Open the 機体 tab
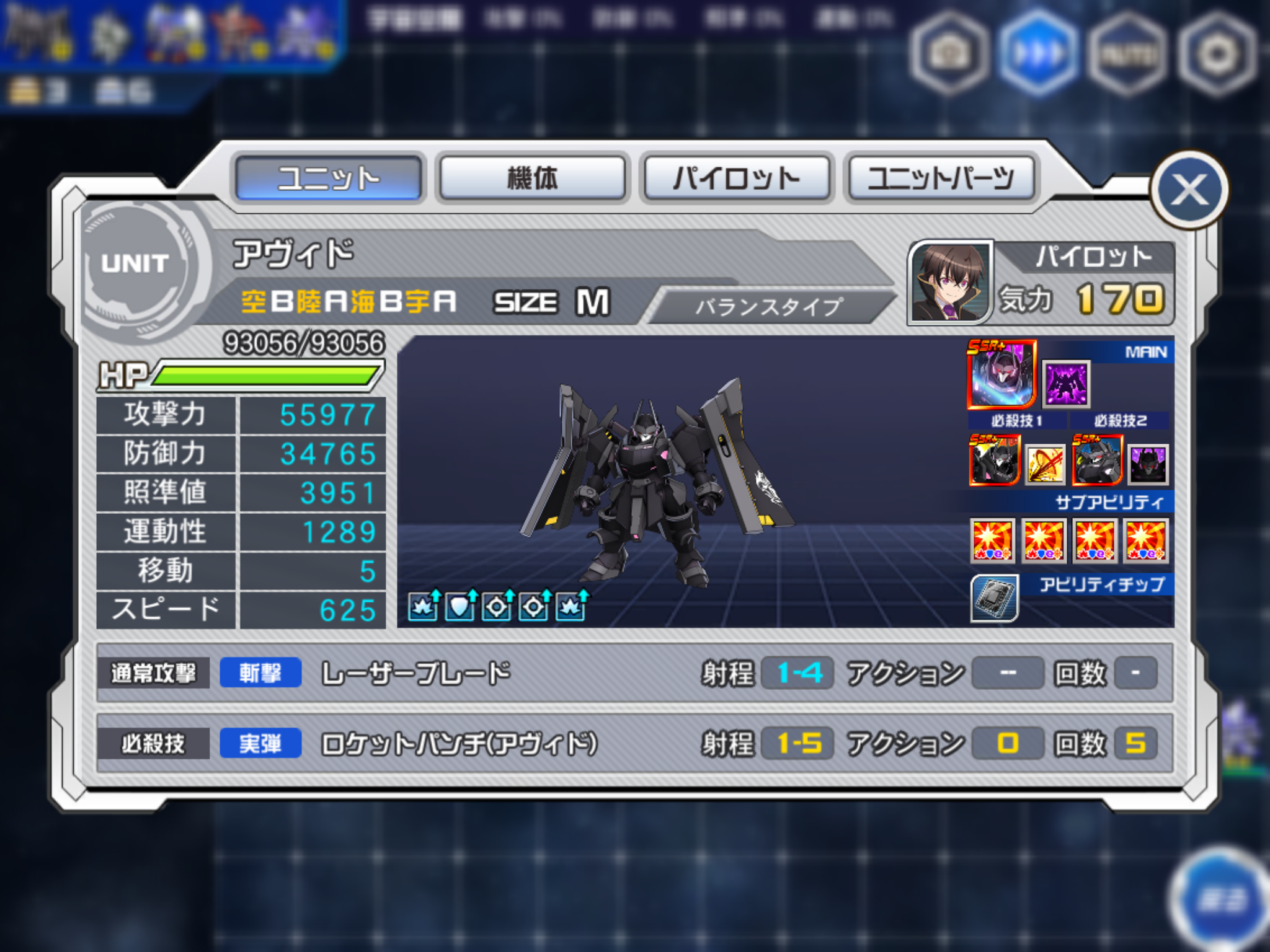Screen dimensions: 1270x952 pos(532,178)
